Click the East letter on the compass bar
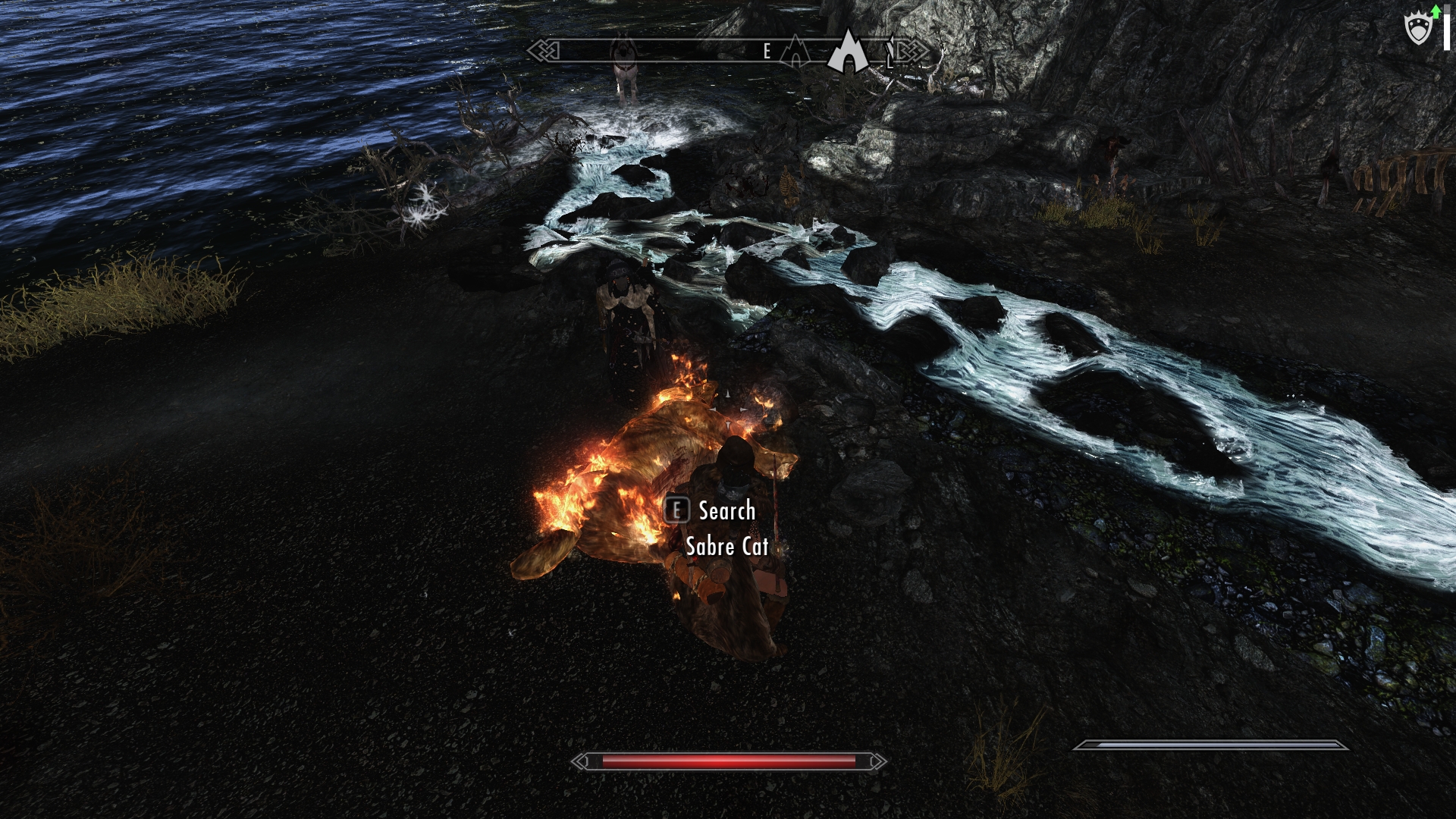This screenshot has width=1456, height=819. tap(767, 52)
